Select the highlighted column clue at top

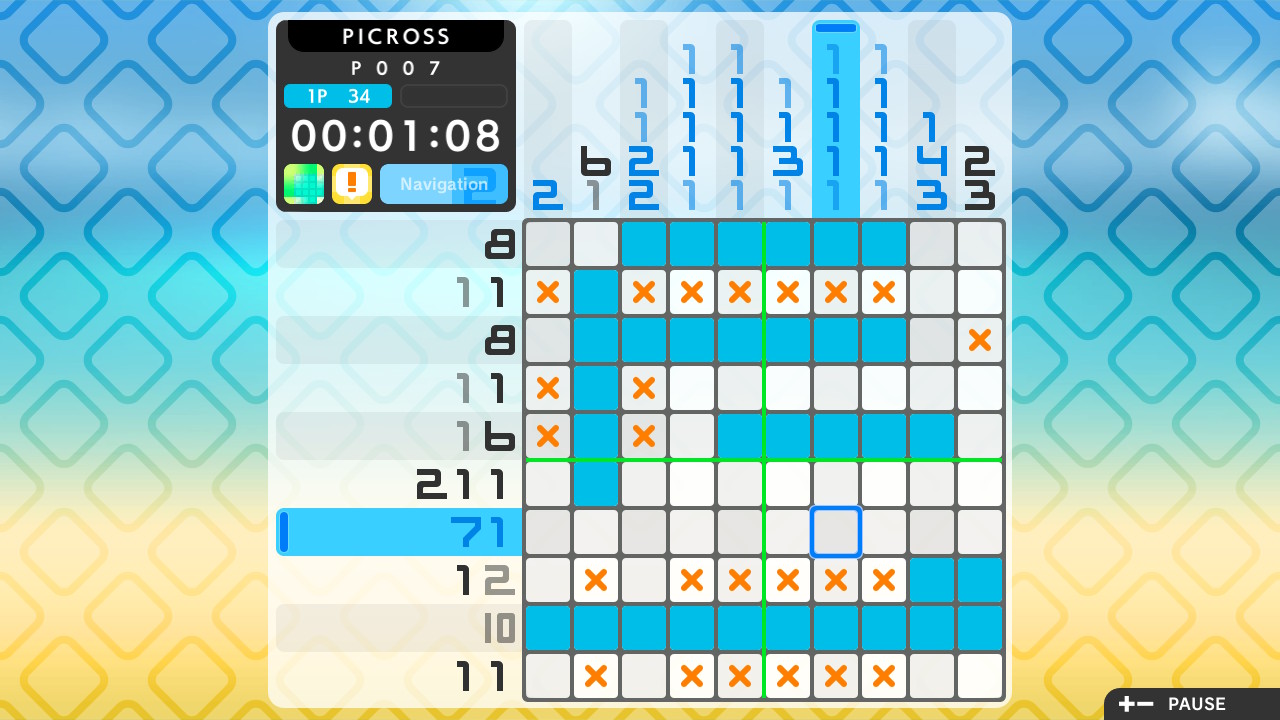tap(835, 115)
